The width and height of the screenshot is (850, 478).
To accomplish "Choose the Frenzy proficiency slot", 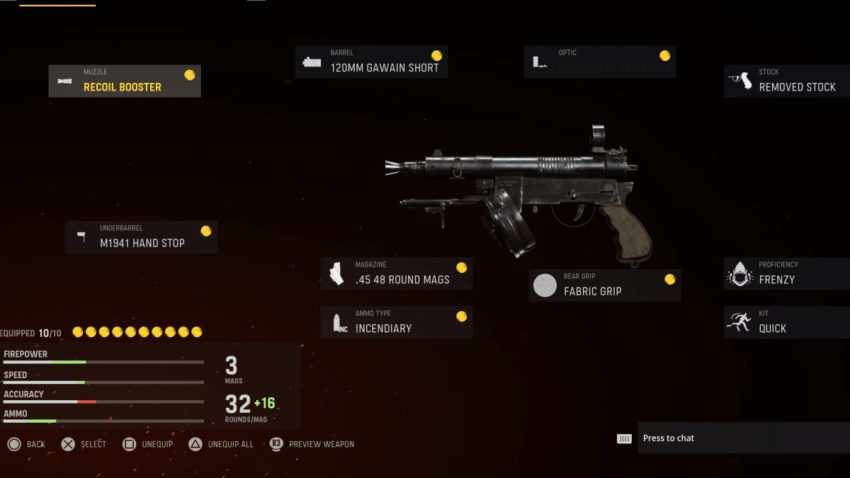I will click(787, 274).
